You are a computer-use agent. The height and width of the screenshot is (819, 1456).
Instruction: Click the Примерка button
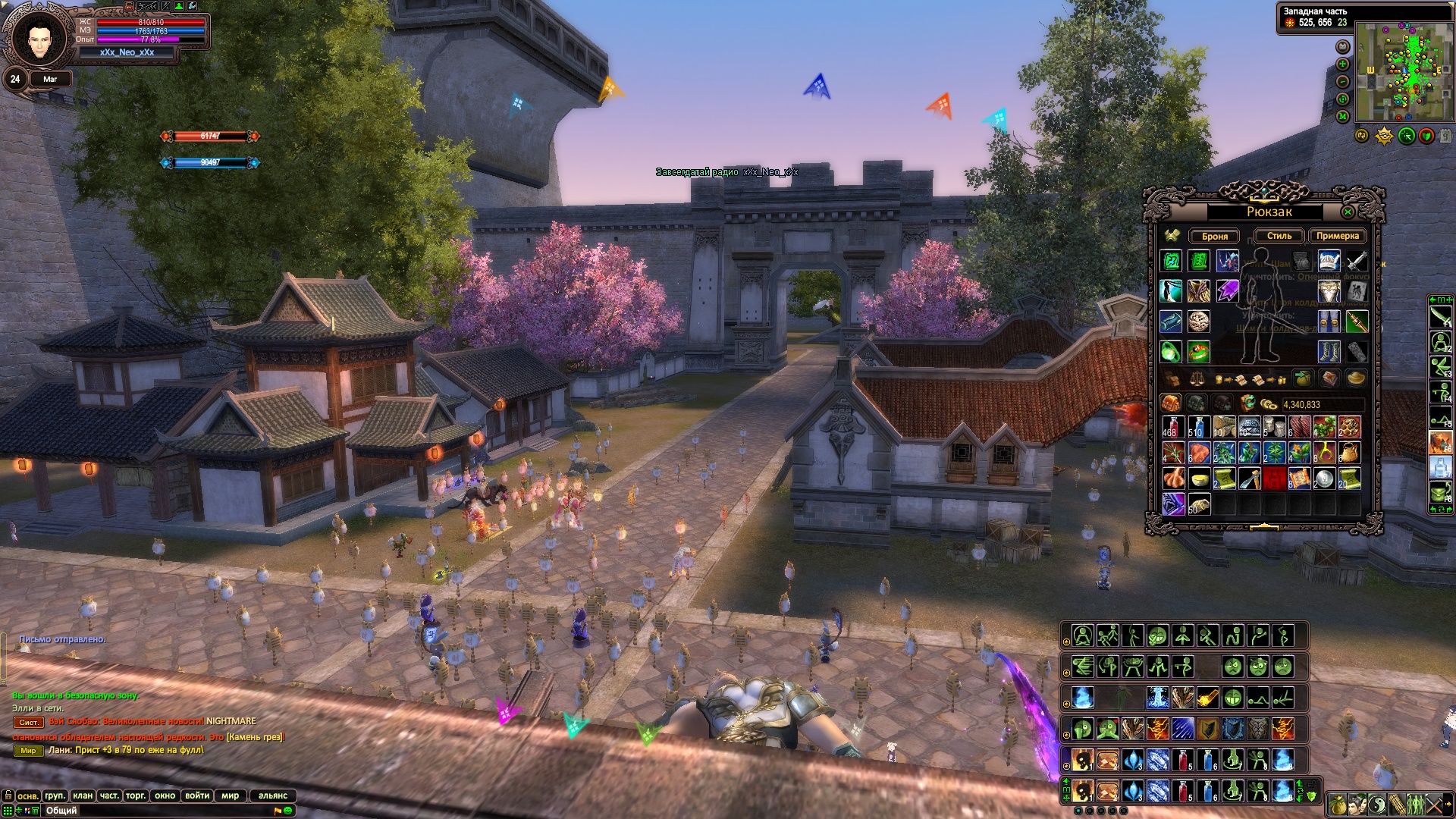(x=1337, y=236)
